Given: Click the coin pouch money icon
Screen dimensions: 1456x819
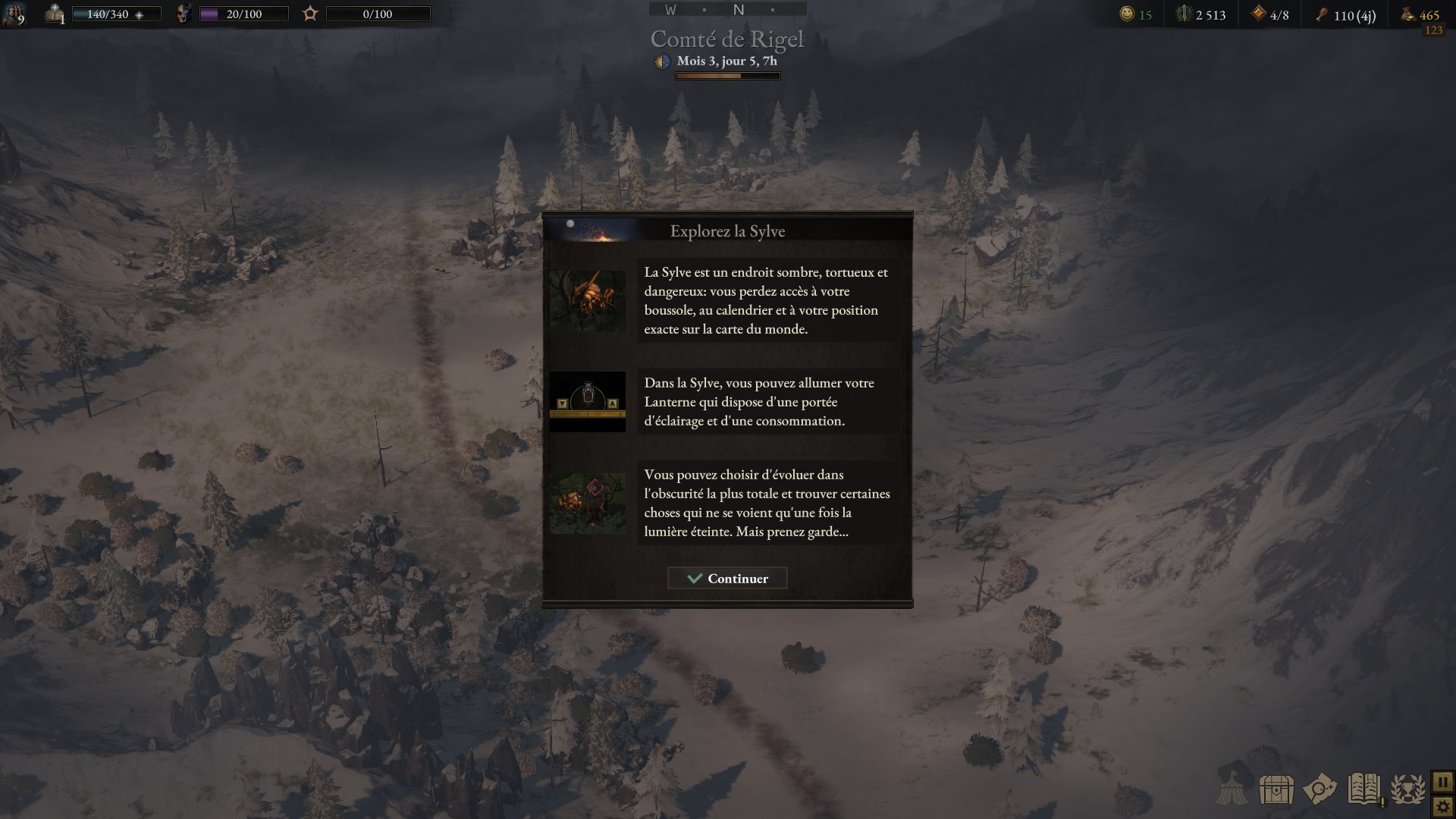Looking at the screenshot, I should tap(1407, 14).
